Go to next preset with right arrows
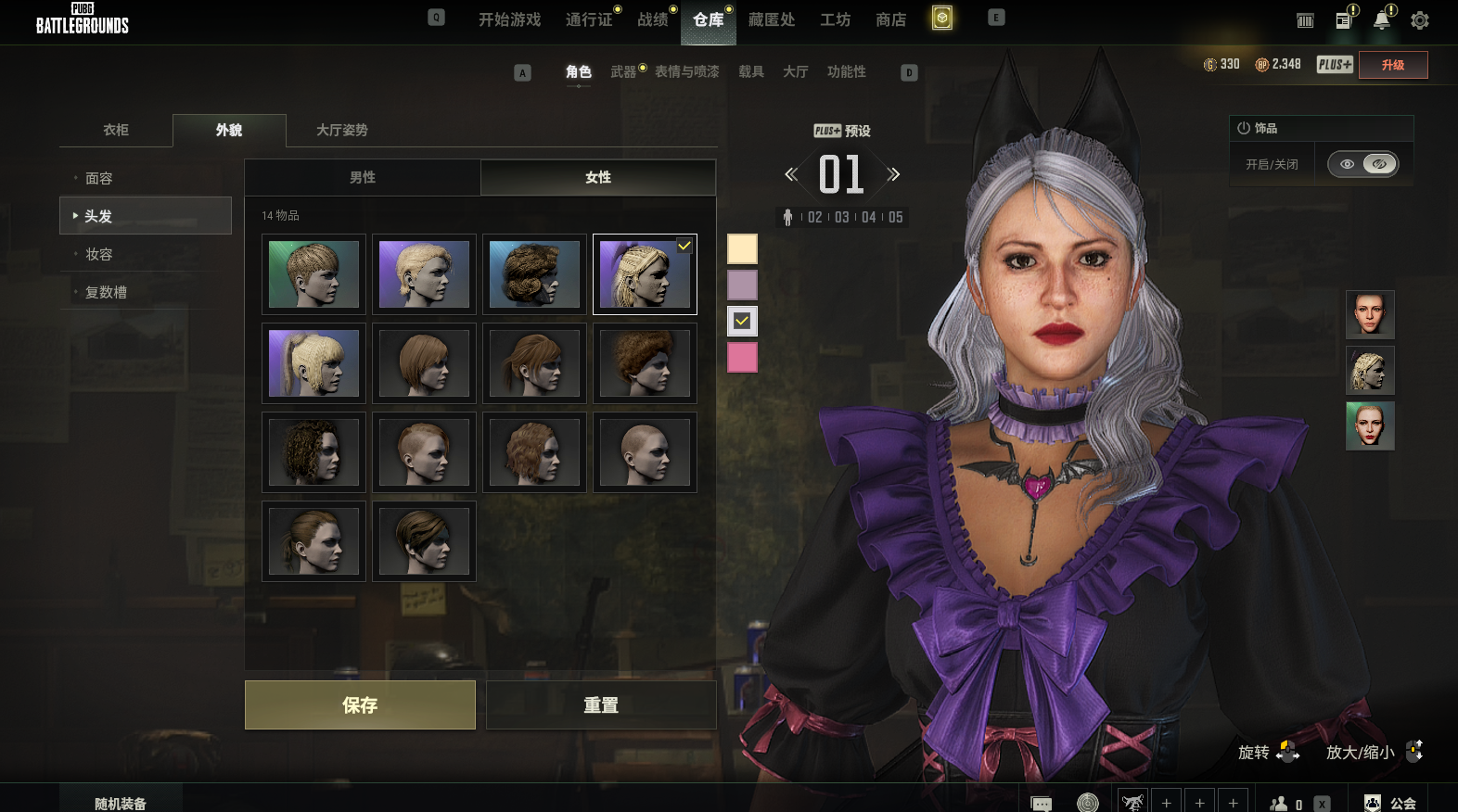 894,174
